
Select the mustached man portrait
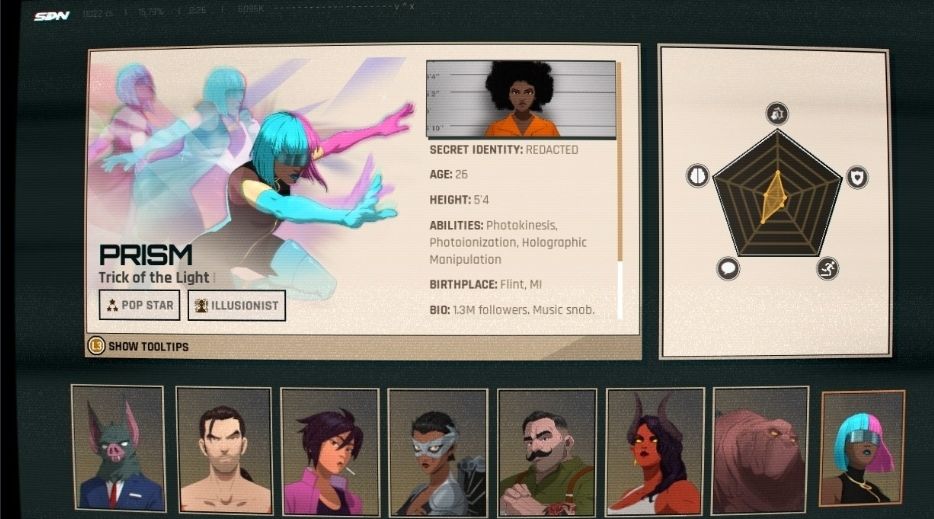[x=546, y=451]
